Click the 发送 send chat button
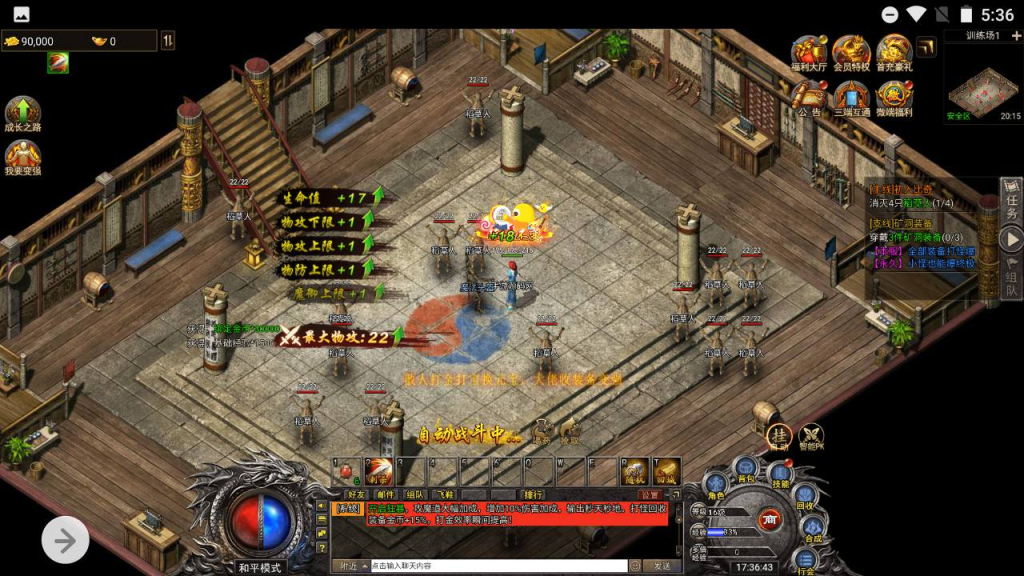This screenshot has width=1024, height=576. pyautogui.click(x=656, y=566)
